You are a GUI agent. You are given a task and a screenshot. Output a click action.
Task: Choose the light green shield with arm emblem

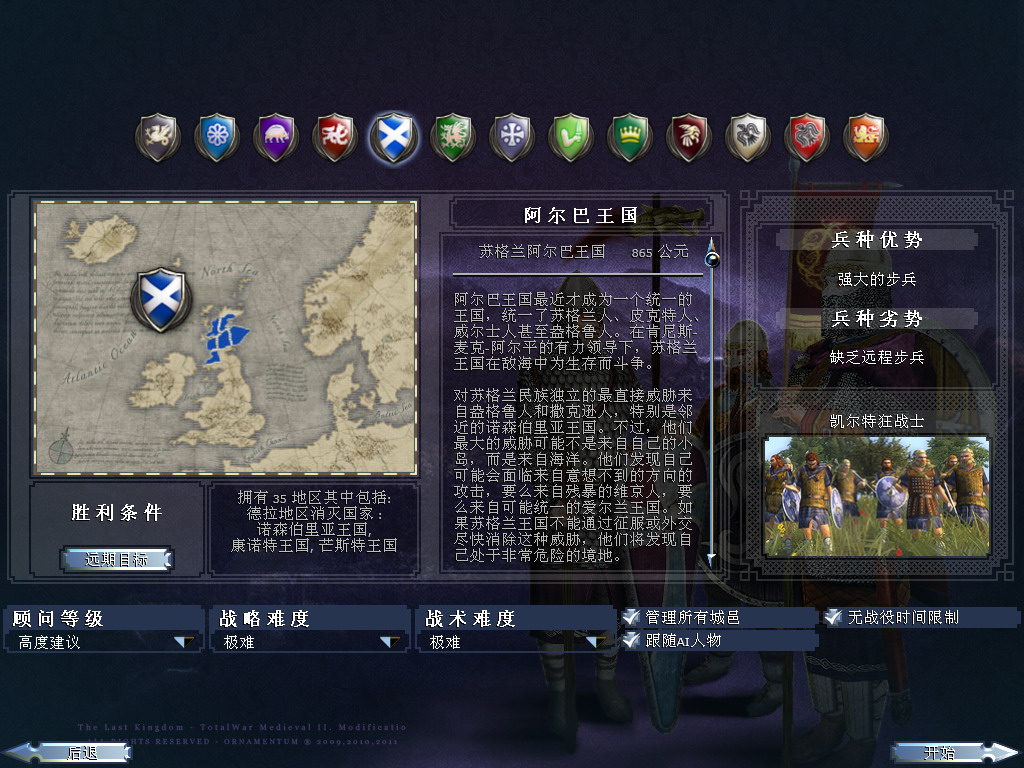tap(571, 137)
